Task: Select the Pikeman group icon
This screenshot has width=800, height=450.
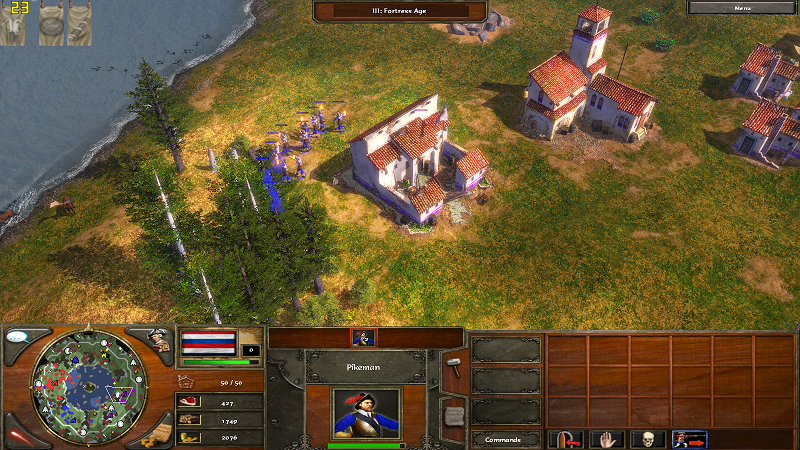Action: coord(363,338)
